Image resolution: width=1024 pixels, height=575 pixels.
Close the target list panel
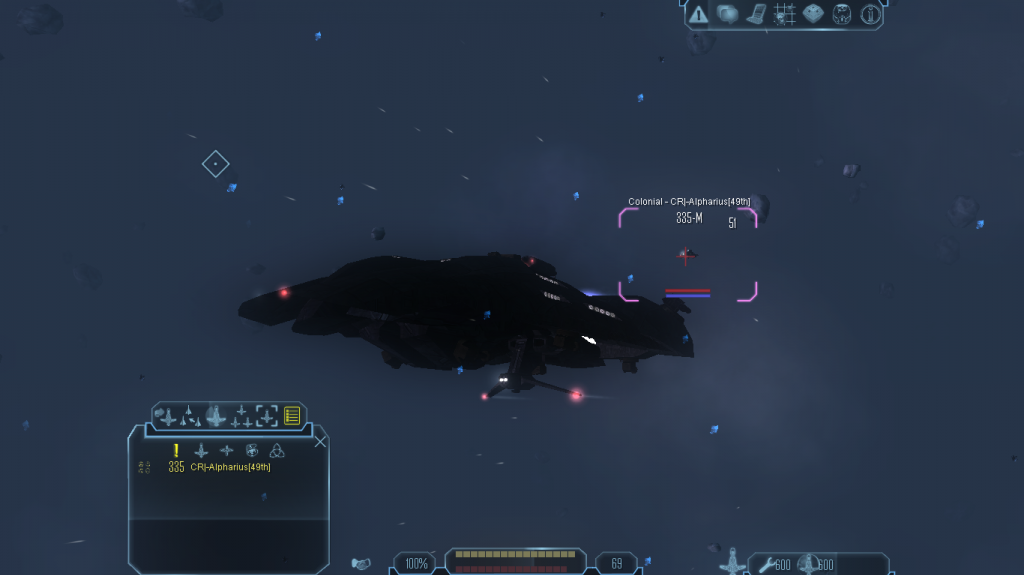pyautogui.click(x=320, y=441)
